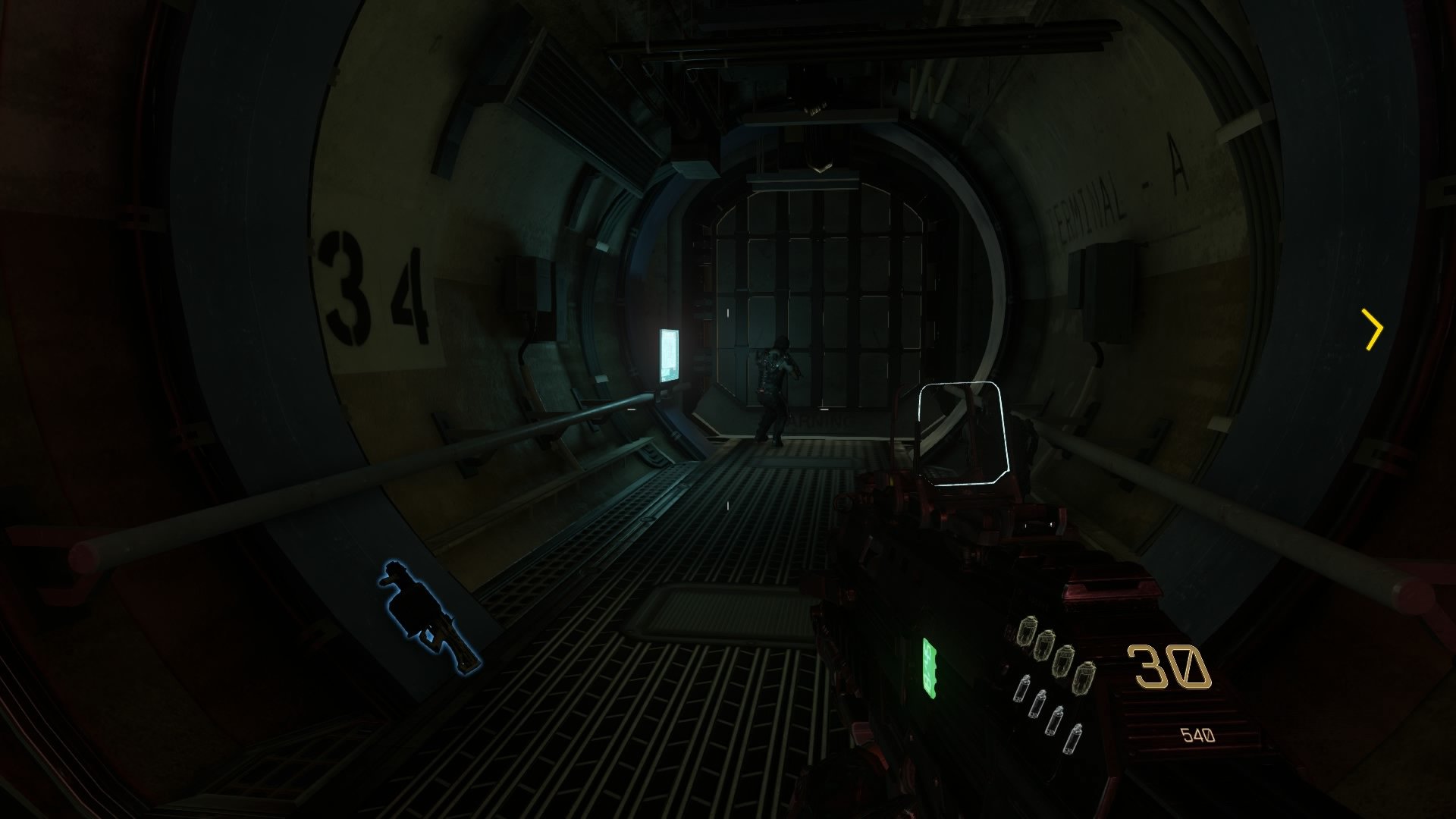Click the topmost flashbang canister icon
Viewport: 1456px width, 819px height.
point(1023,689)
